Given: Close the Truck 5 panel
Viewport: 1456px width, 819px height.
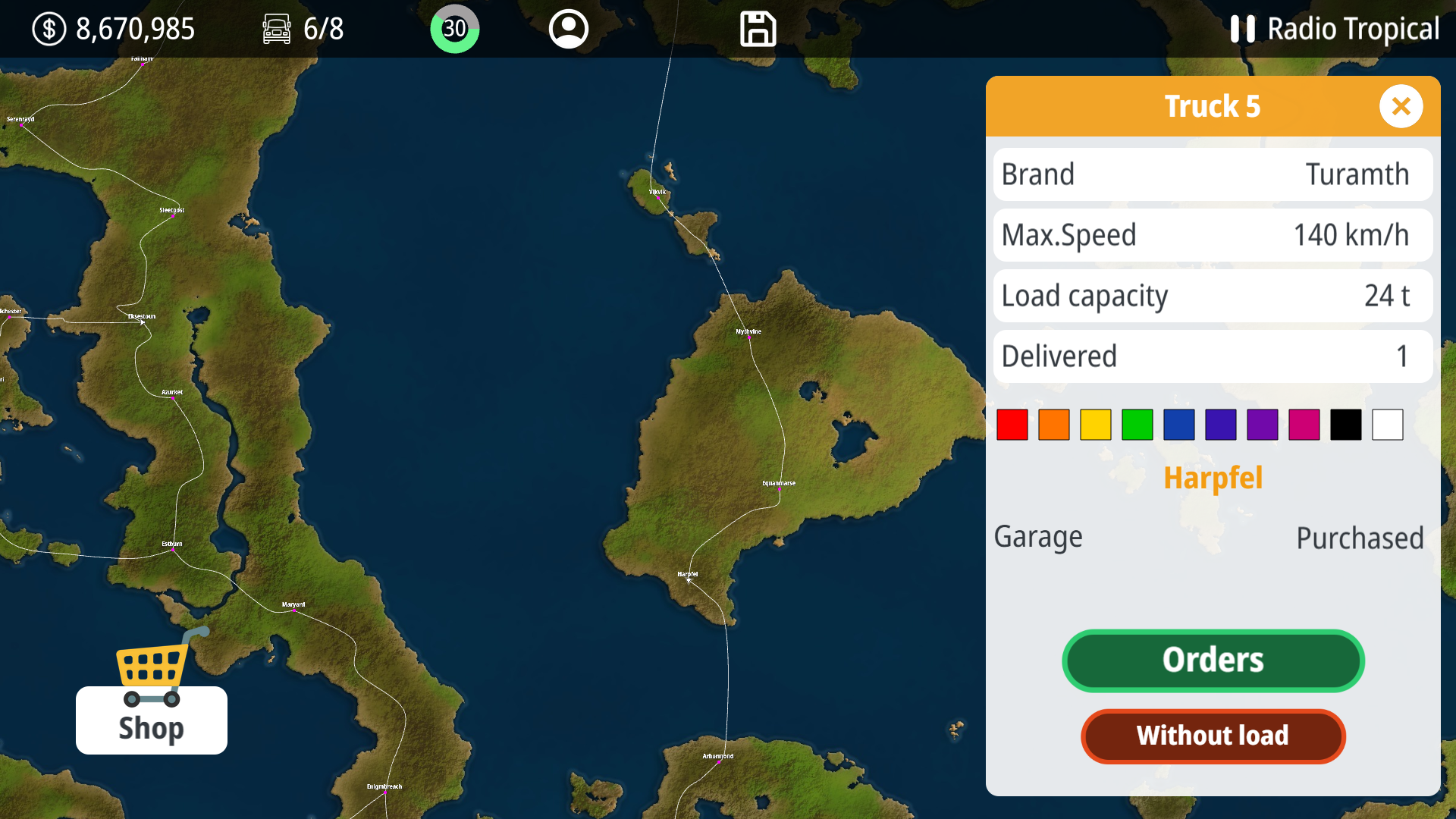Looking at the screenshot, I should [1401, 106].
